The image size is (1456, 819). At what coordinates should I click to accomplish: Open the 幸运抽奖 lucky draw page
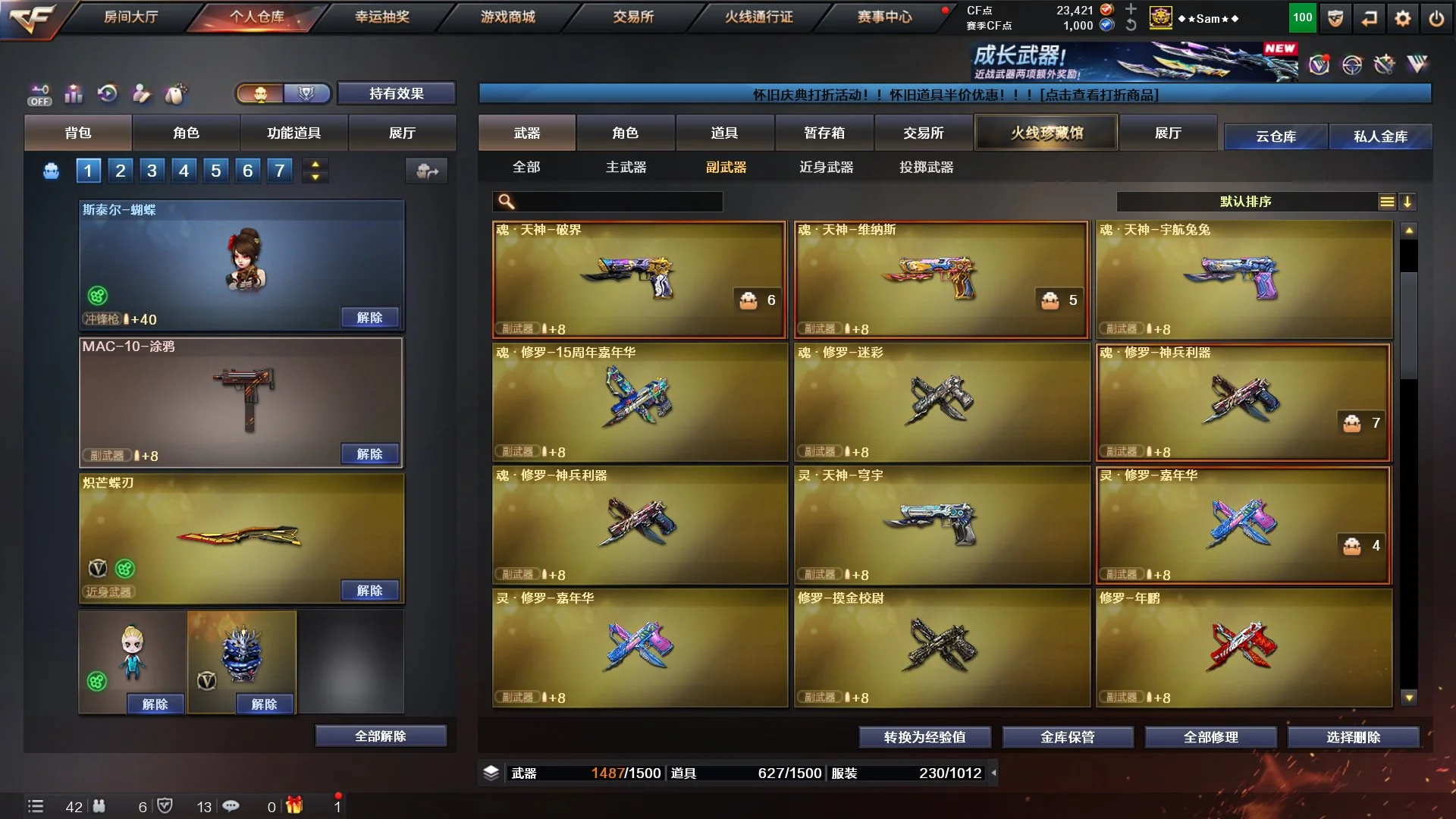382,17
